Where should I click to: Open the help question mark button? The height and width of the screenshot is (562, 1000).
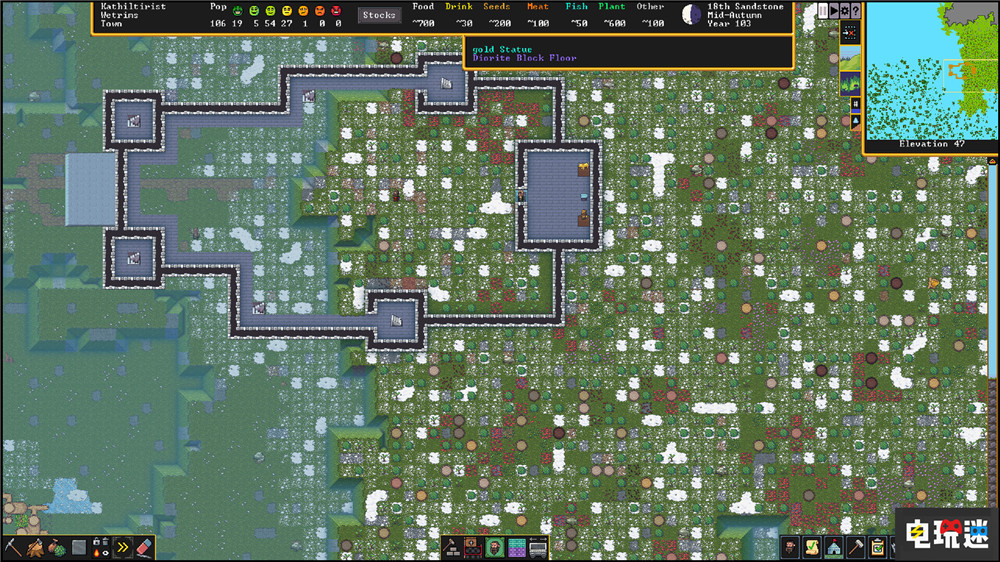pos(856,10)
